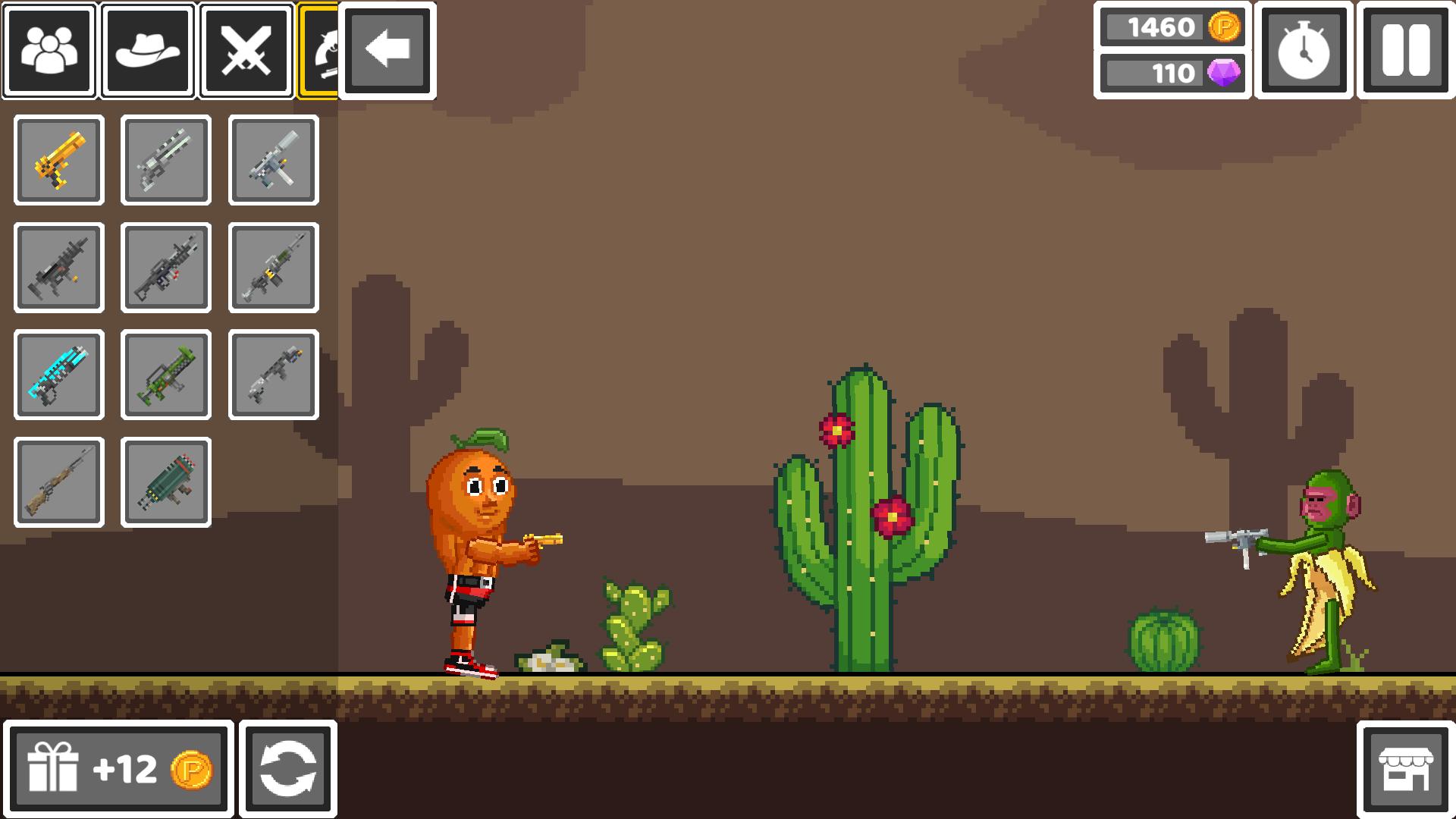Viewport: 1456px width, 819px height.
Task: Refresh weapons with the rotate icon
Action: click(x=288, y=767)
